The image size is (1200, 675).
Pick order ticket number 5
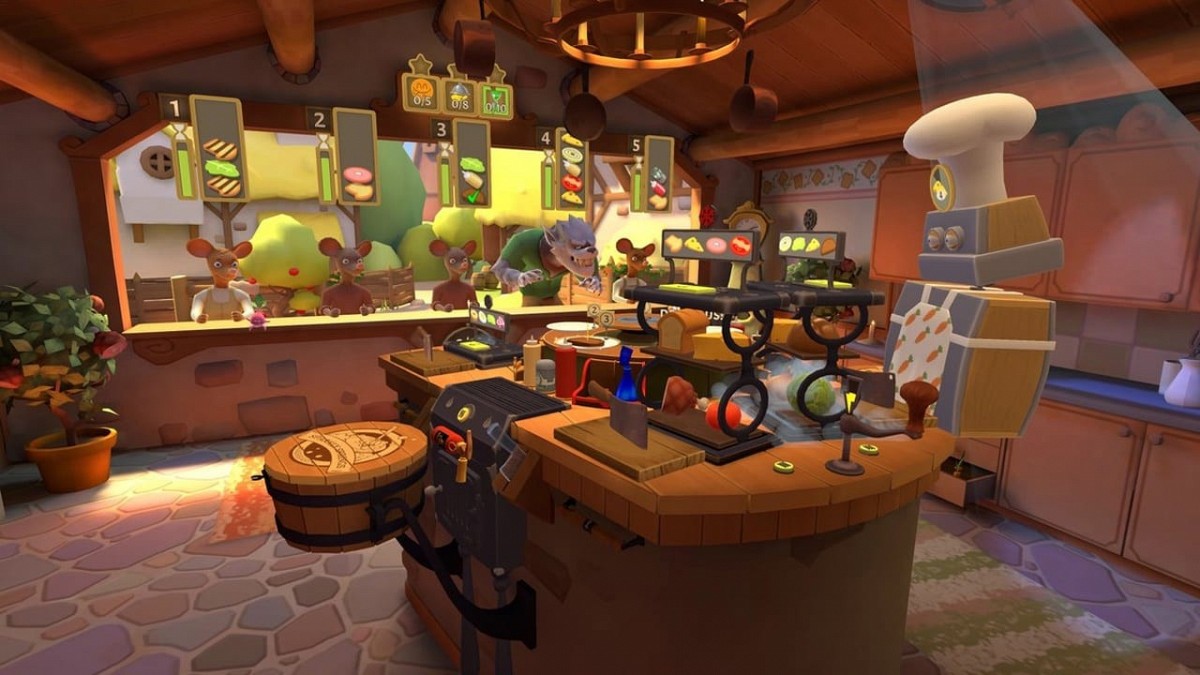coord(658,174)
